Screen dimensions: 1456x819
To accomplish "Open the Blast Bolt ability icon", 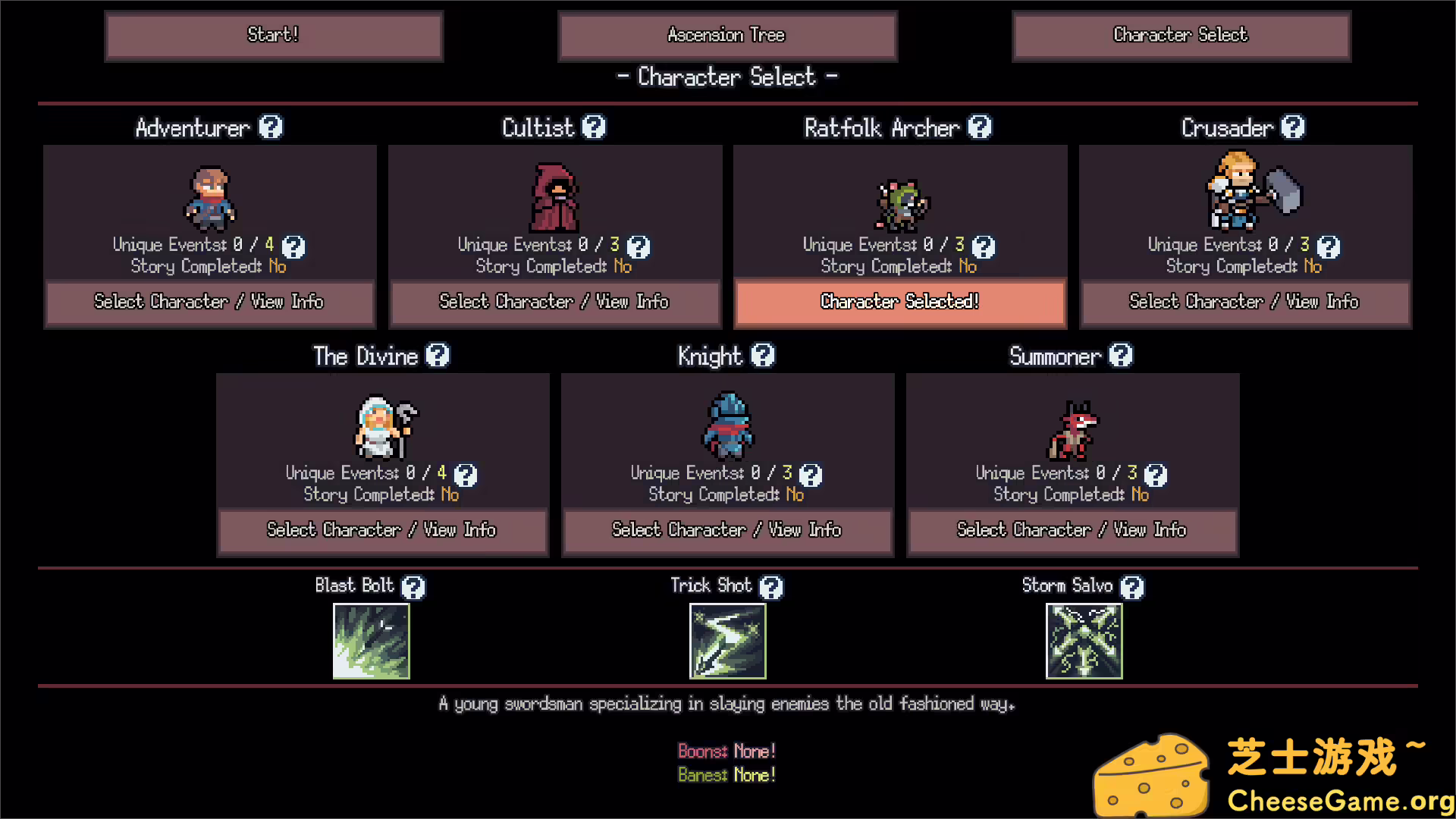I will [371, 641].
